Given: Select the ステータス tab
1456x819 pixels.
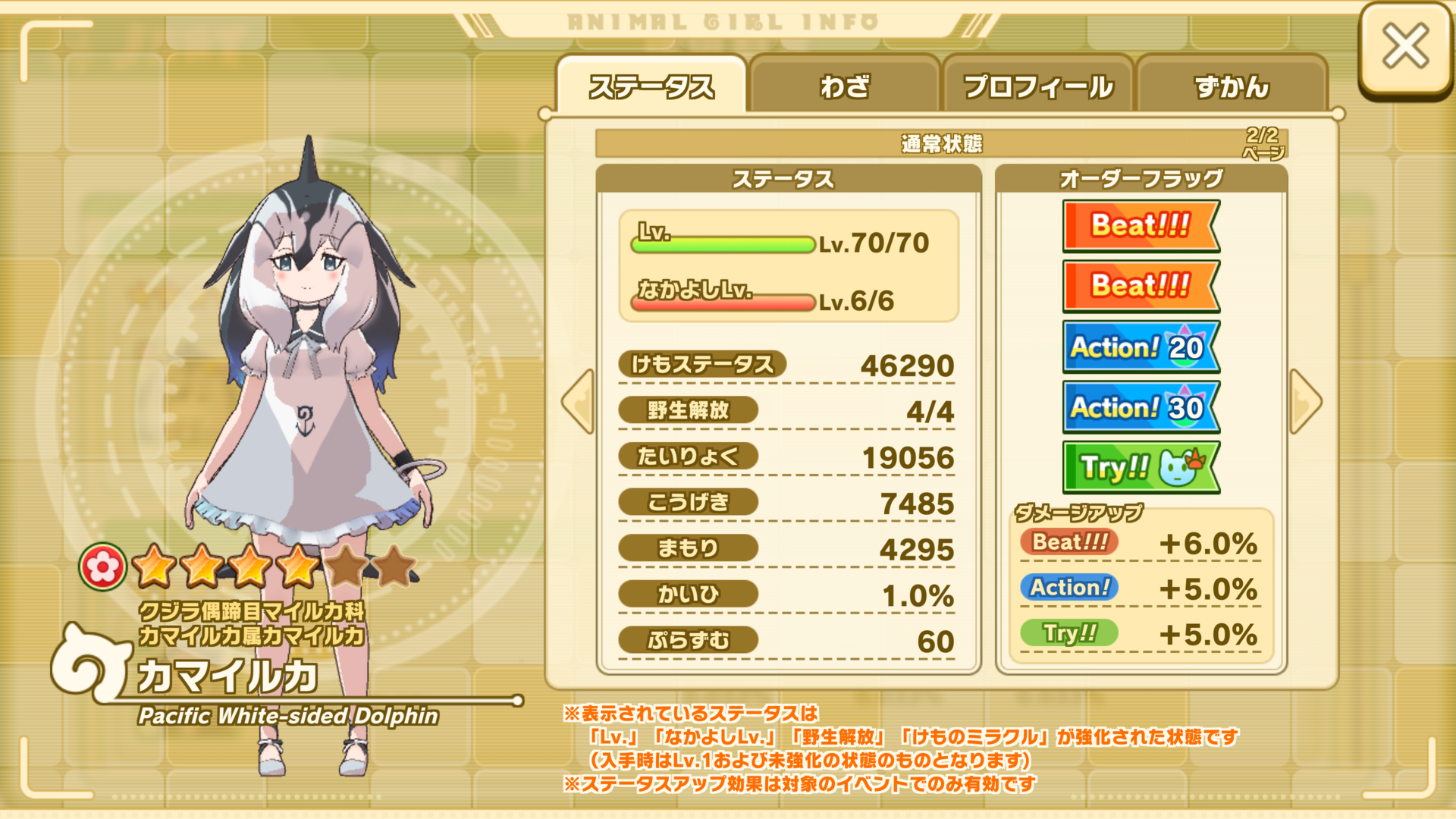Looking at the screenshot, I should point(651,86).
